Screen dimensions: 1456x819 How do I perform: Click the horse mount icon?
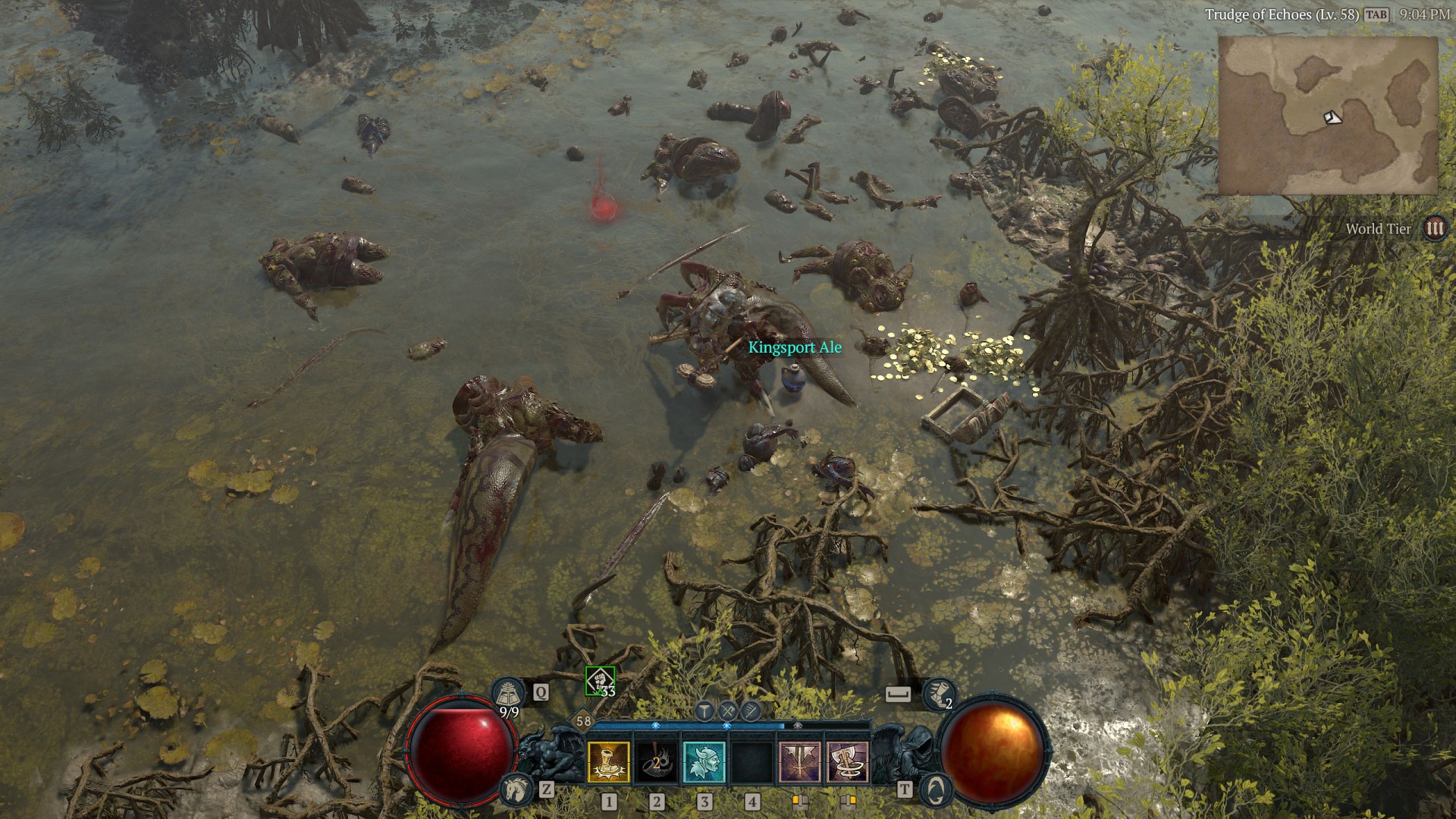pyautogui.click(x=516, y=790)
